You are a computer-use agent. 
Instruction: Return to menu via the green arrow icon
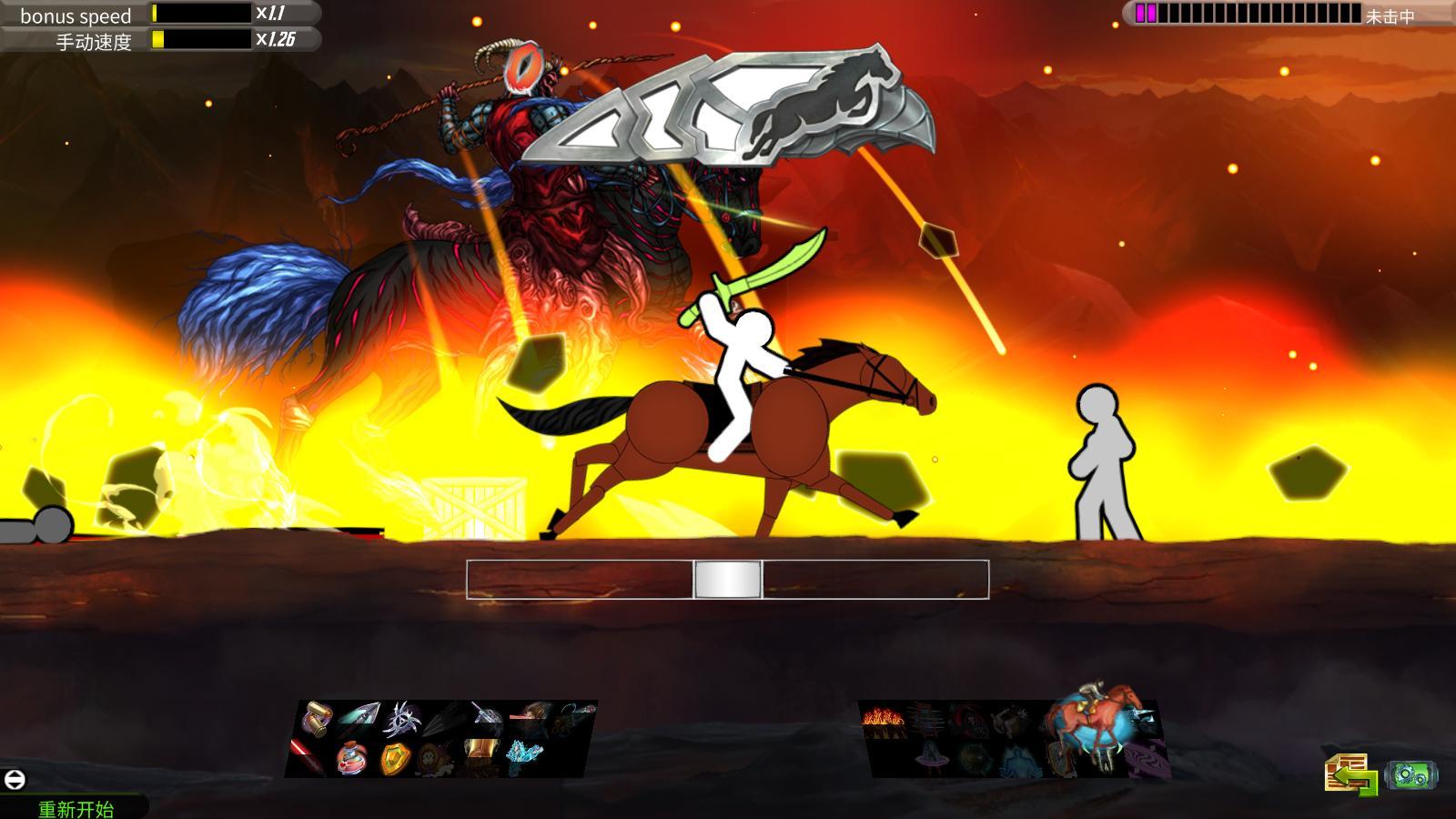tap(1351, 775)
